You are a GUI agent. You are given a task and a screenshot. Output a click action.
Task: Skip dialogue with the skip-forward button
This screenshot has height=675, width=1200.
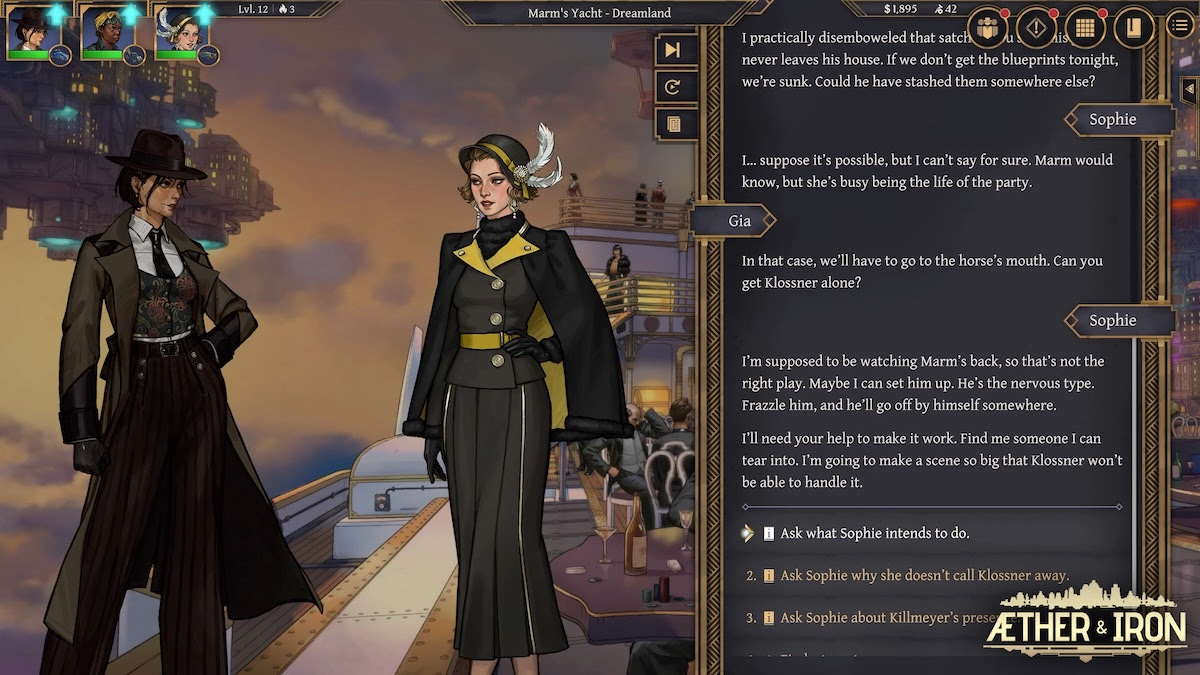(x=673, y=50)
